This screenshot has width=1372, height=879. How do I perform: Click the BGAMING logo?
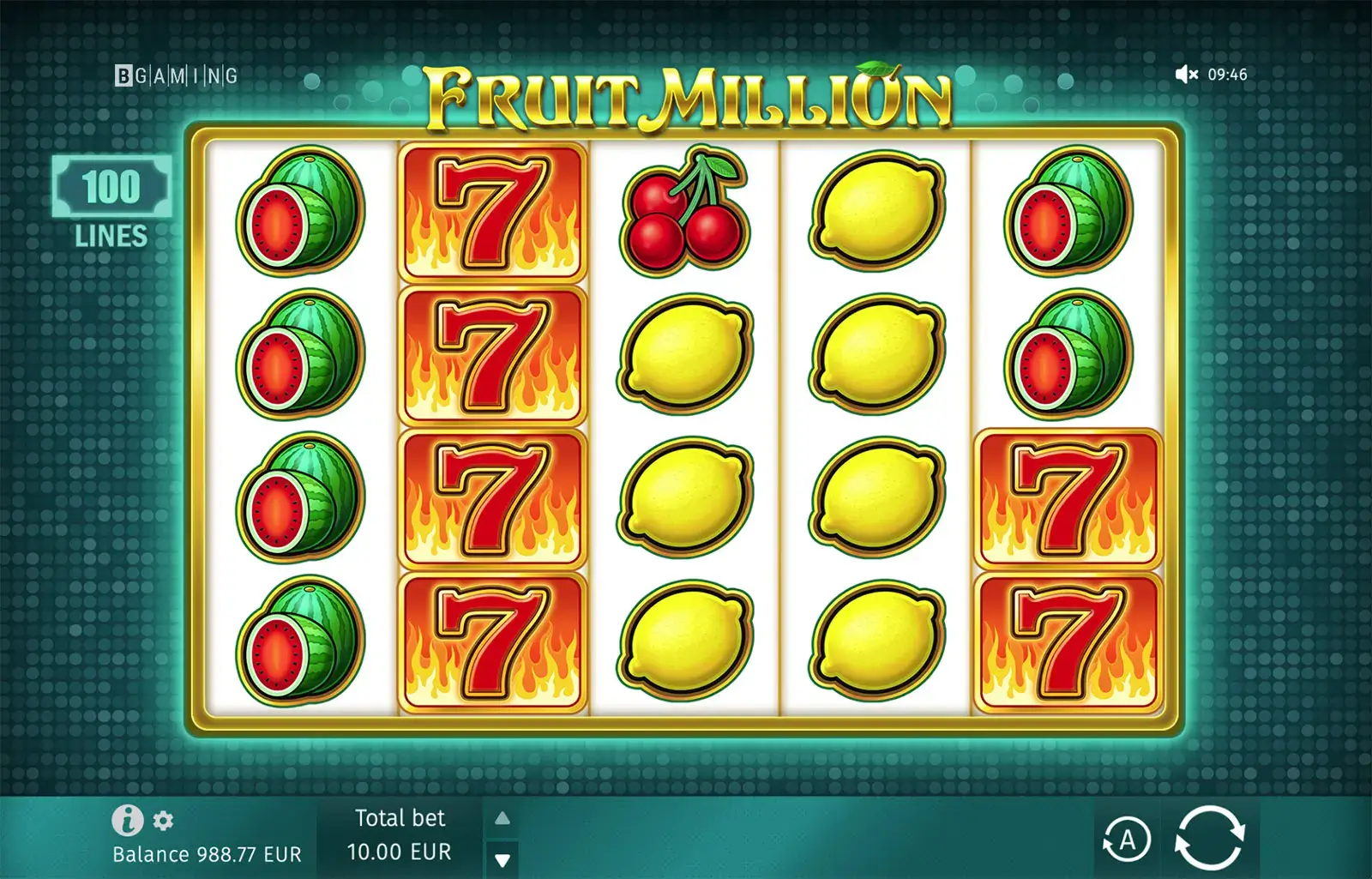pos(175,76)
